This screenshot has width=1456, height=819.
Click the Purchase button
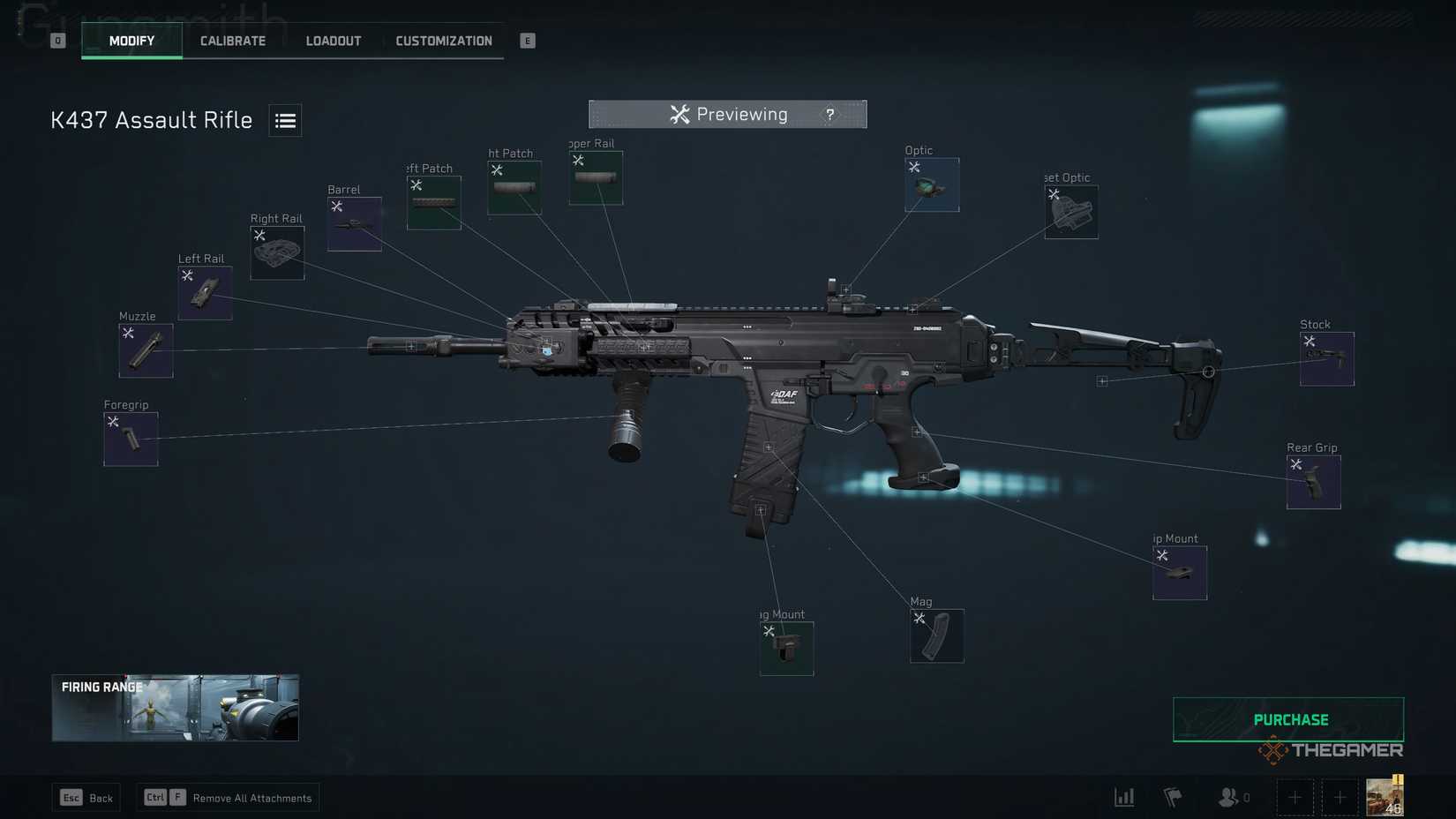pyautogui.click(x=1289, y=719)
